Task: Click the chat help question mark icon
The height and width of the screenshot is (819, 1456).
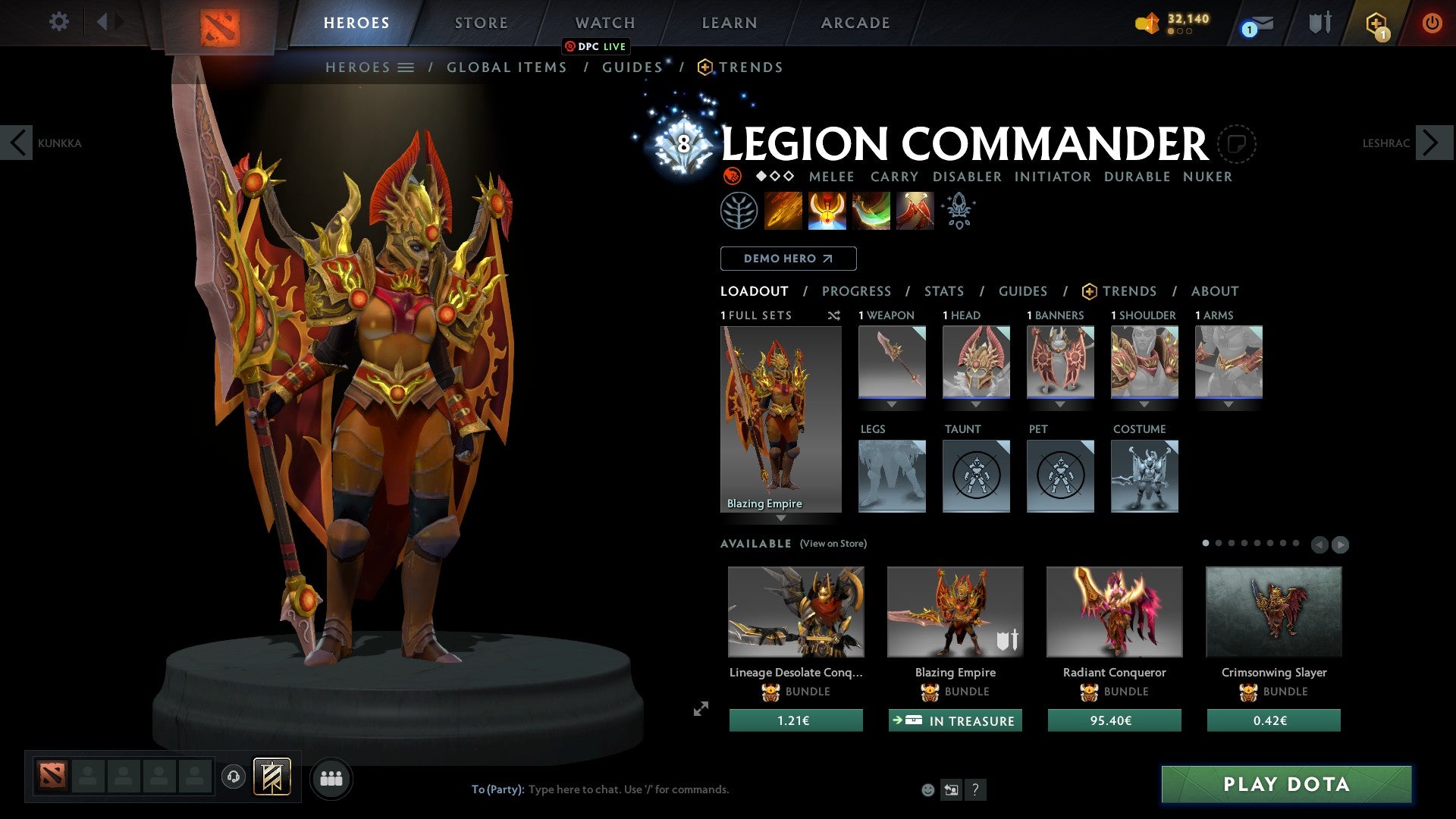Action: 975,789
